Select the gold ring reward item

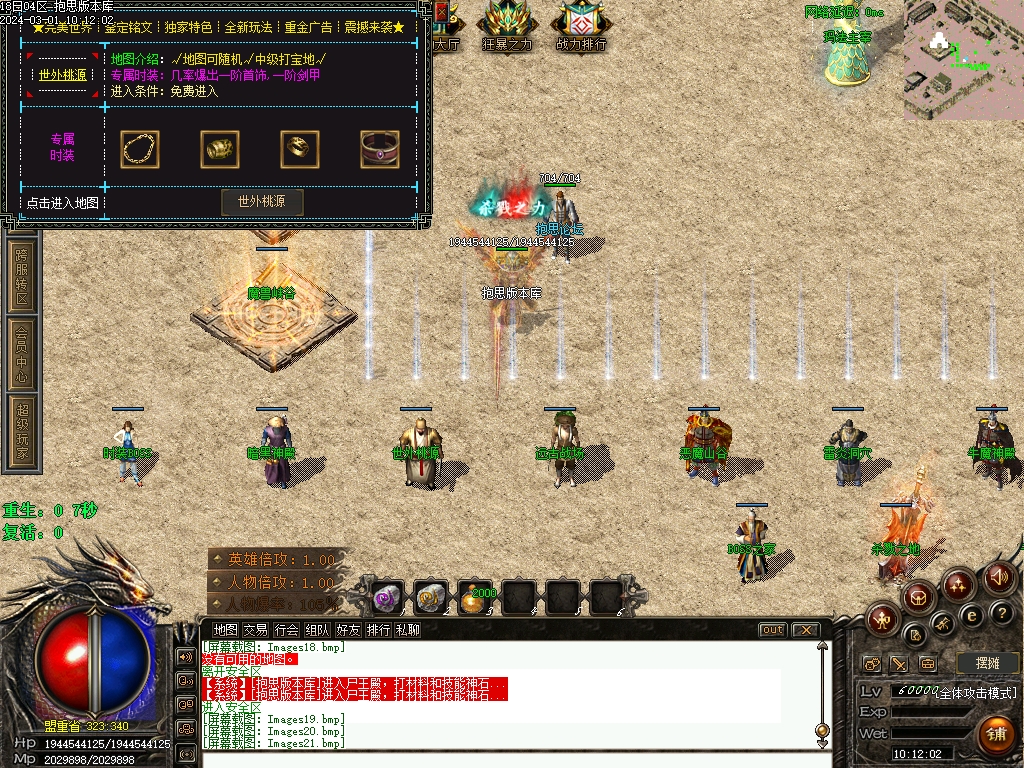pos(300,149)
